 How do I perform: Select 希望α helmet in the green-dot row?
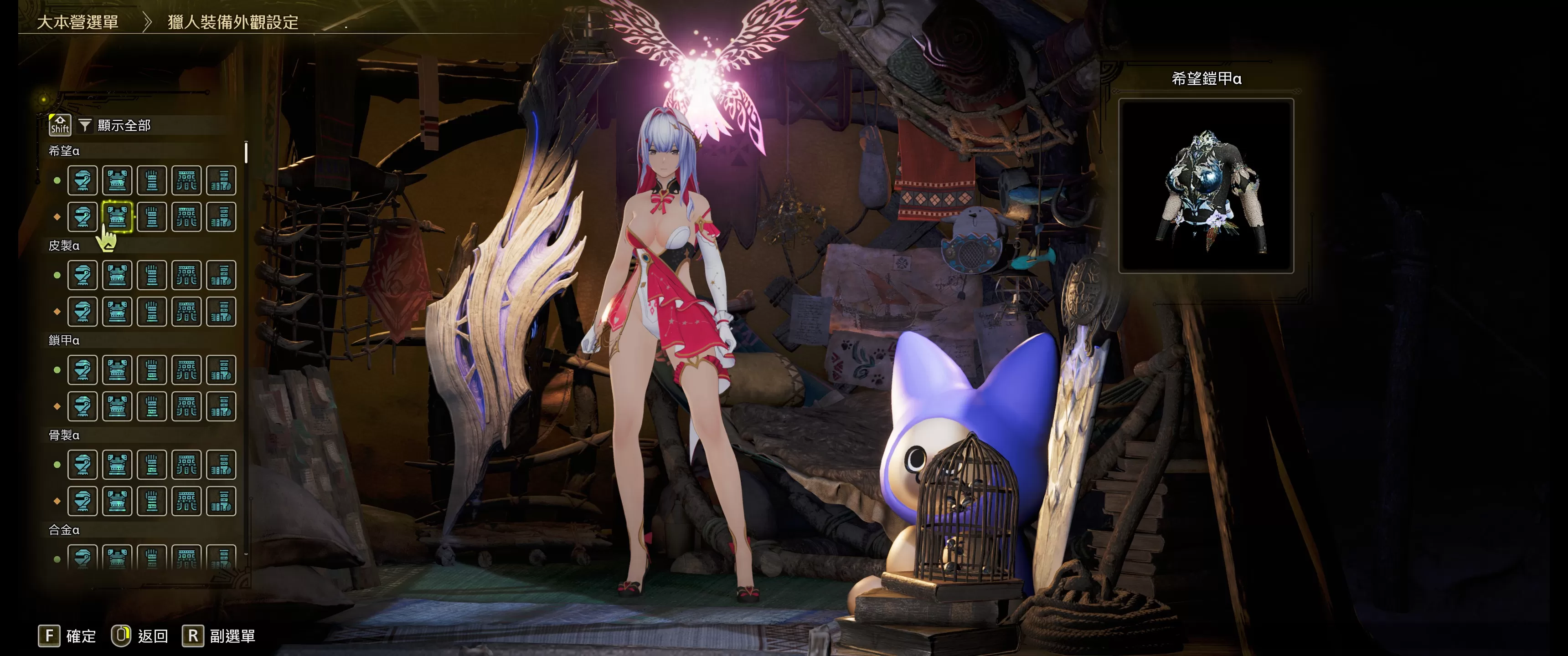(83, 181)
